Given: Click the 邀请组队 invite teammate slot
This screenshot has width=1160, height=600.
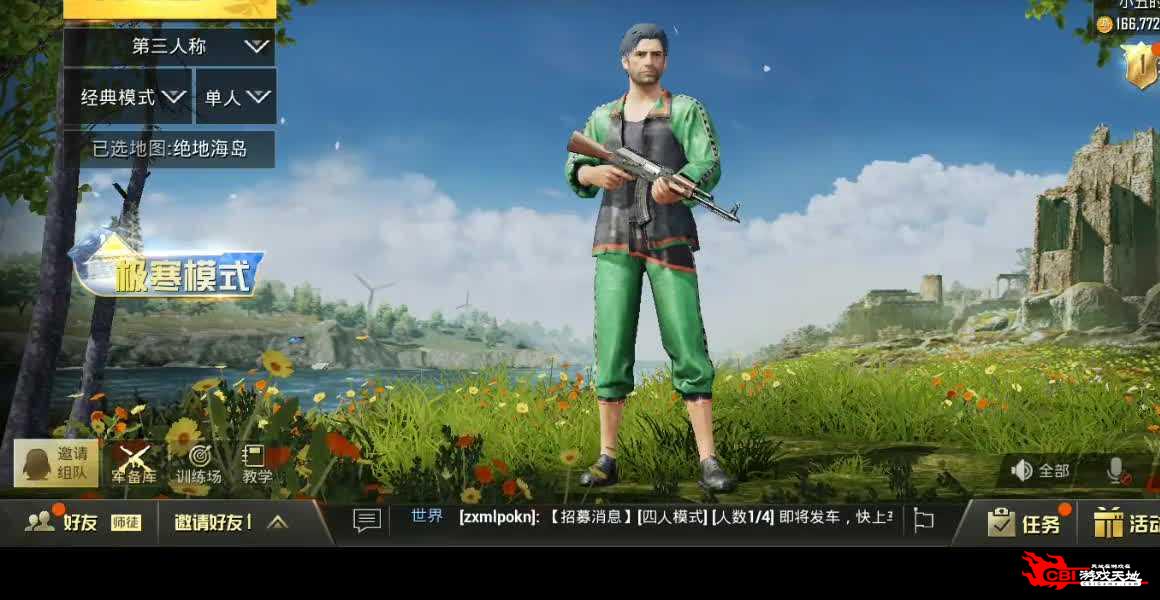Looking at the screenshot, I should coord(57,463).
